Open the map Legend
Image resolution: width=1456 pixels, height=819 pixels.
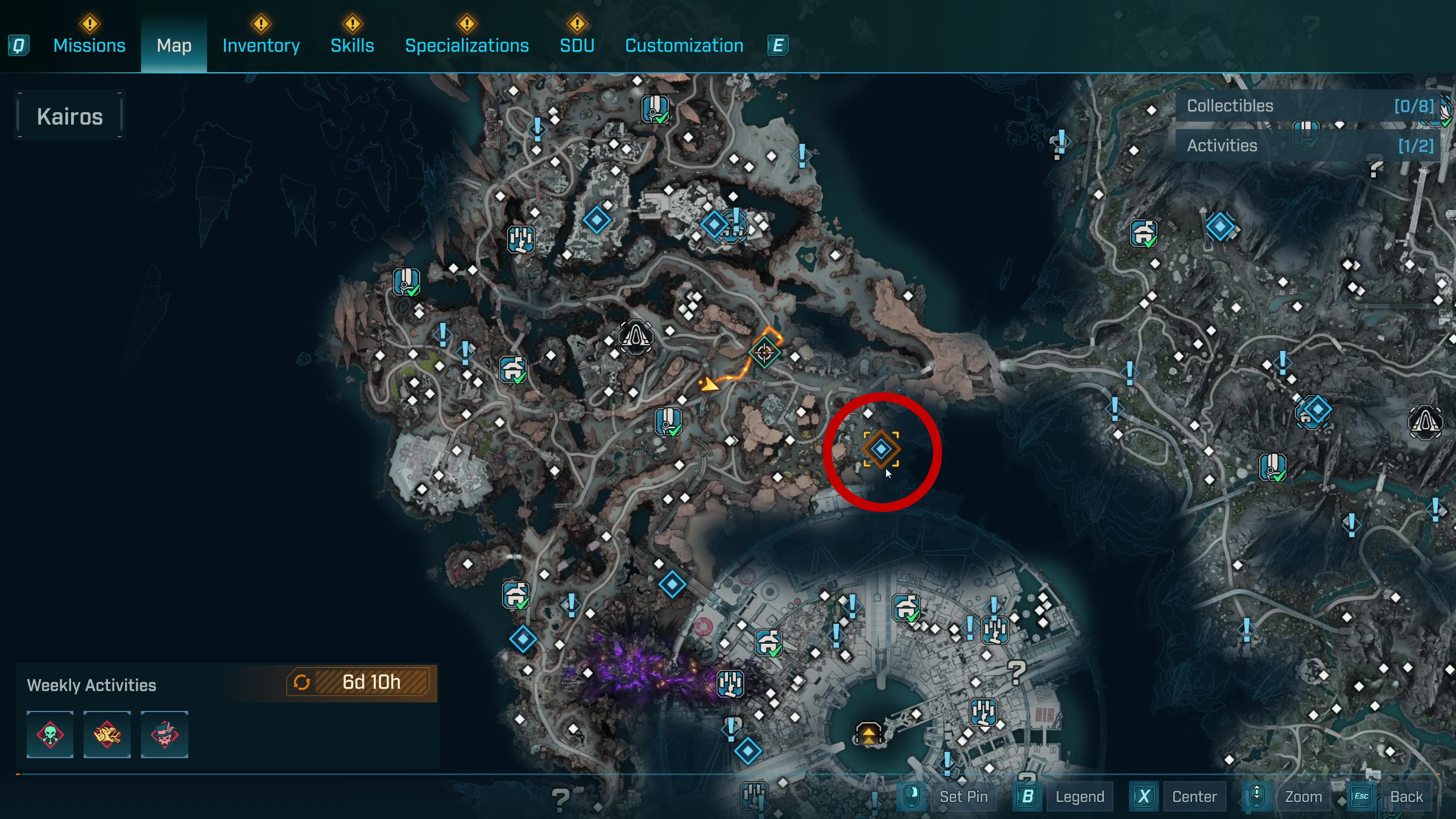click(1079, 796)
